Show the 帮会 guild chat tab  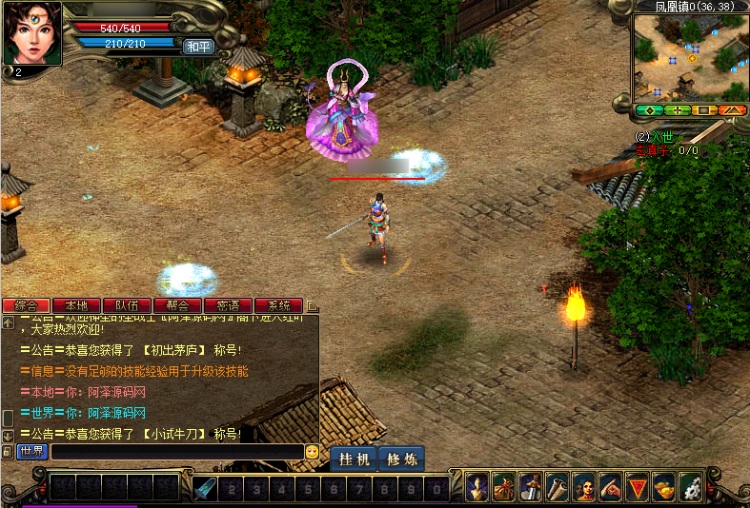click(x=178, y=305)
